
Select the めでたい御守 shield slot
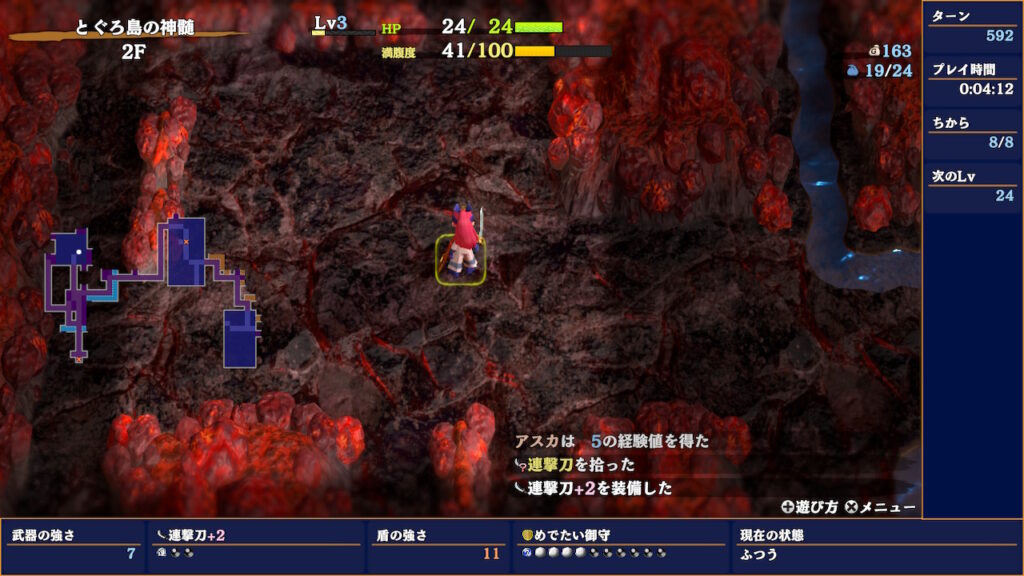click(619, 543)
